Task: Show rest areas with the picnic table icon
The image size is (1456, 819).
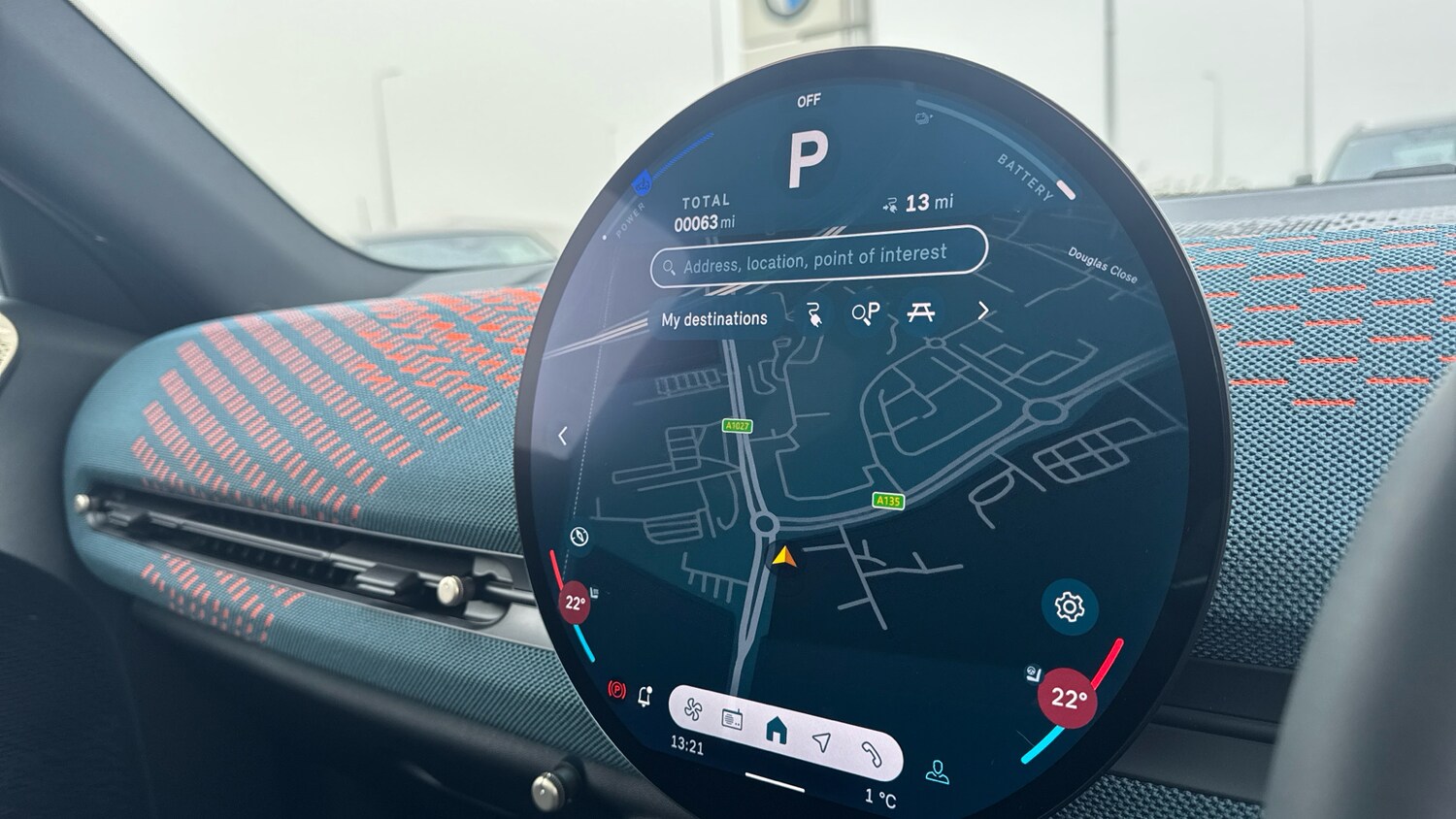Action: coord(920,311)
